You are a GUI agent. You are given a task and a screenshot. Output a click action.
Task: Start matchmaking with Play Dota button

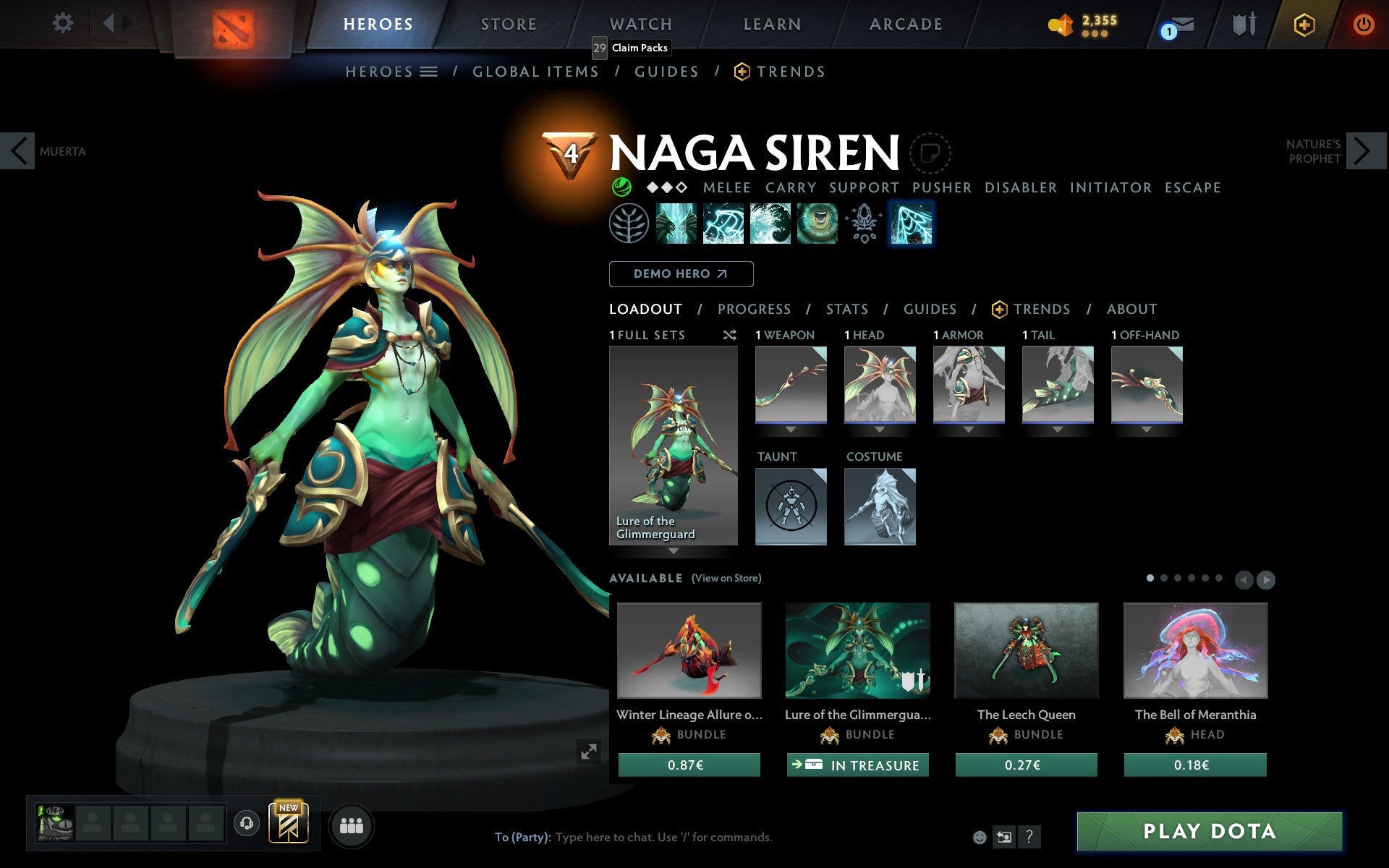(x=1209, y=831)
